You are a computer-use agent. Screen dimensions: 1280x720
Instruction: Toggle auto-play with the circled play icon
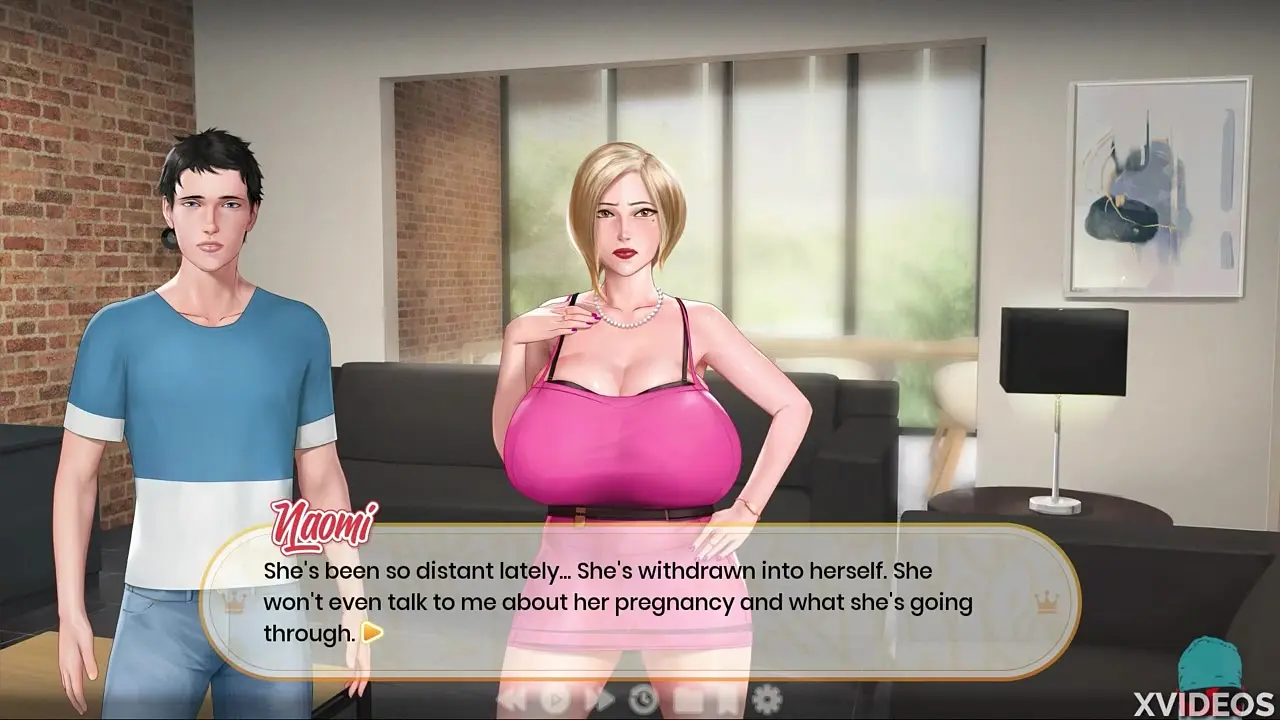[x=557, y=698]
